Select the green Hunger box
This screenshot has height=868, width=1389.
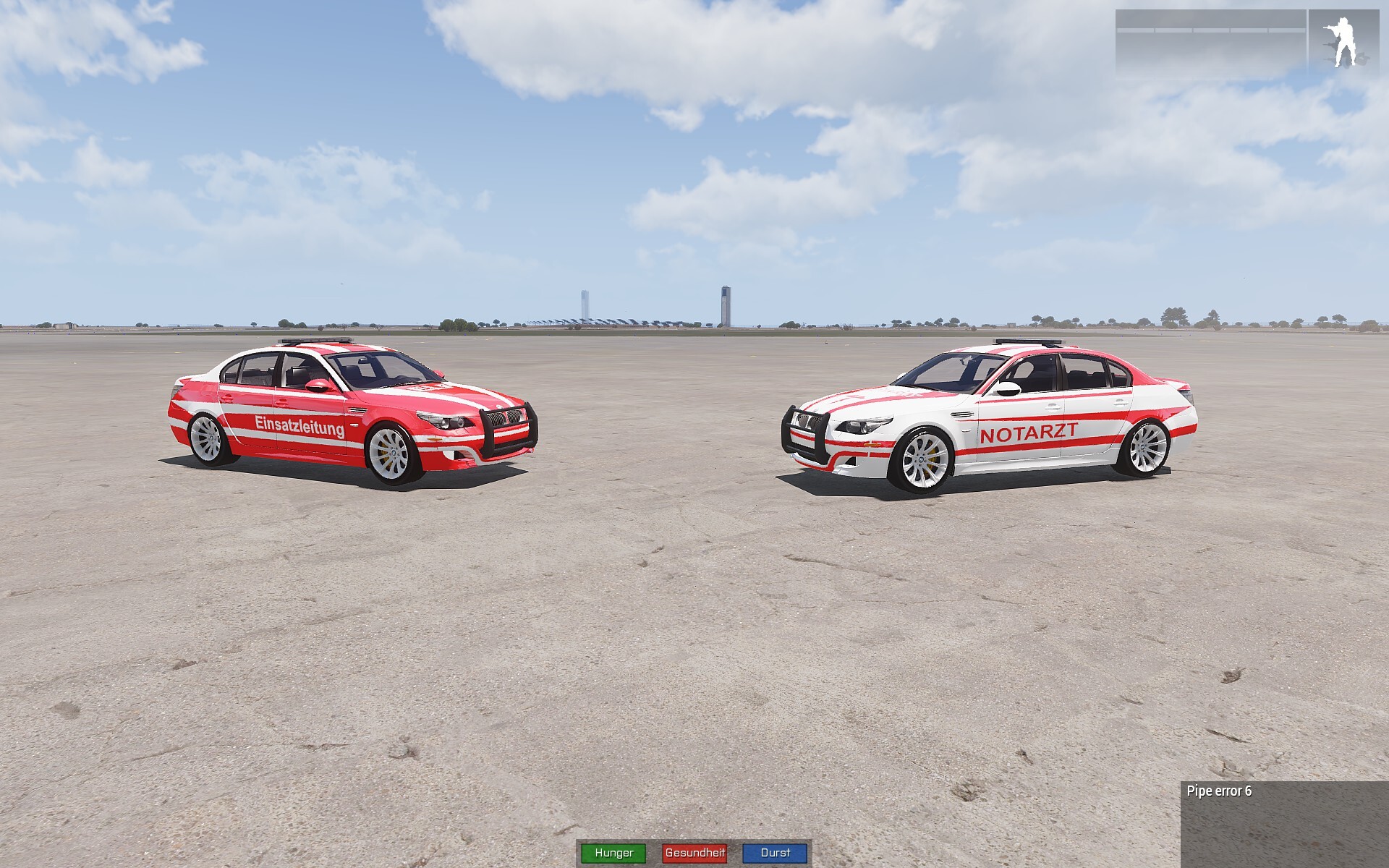[x=613, y=853]
